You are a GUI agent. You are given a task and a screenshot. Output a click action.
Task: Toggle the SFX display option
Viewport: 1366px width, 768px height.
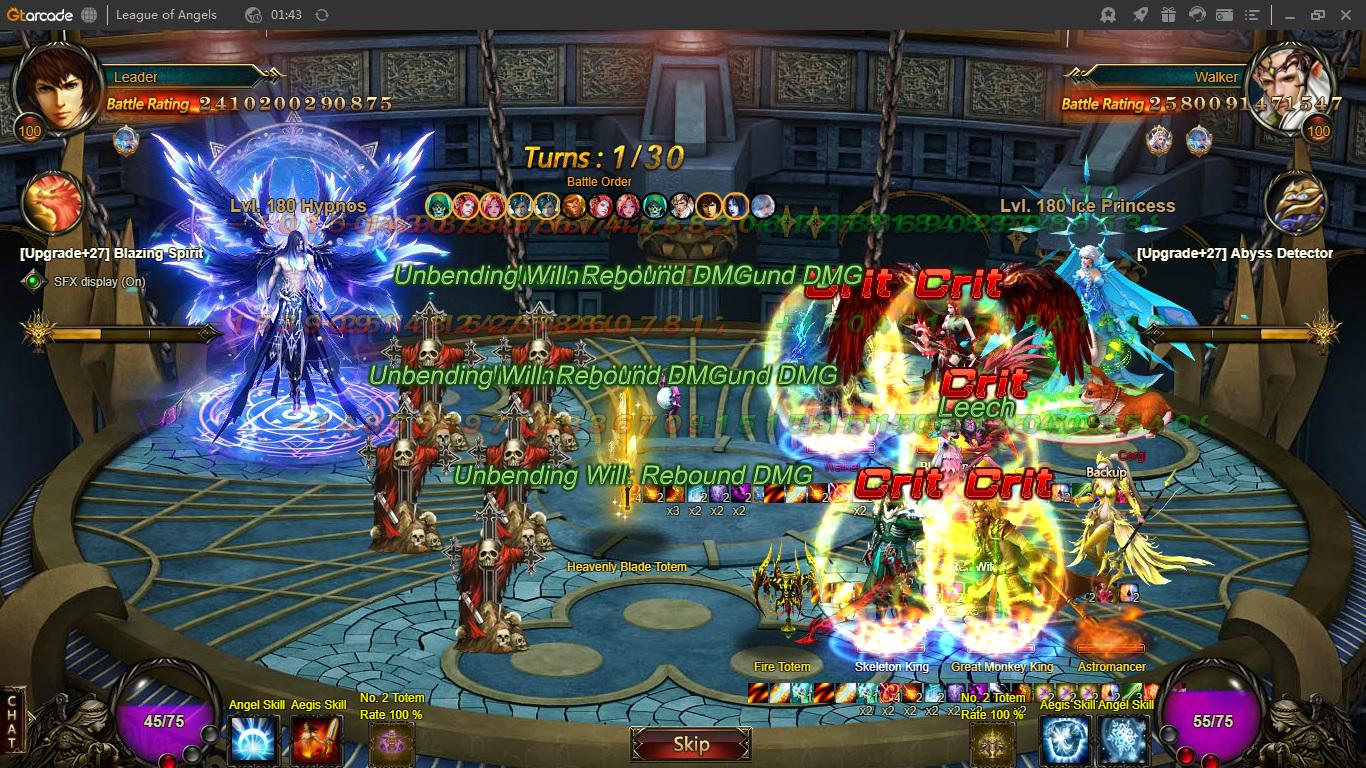(x=35, y=282)
